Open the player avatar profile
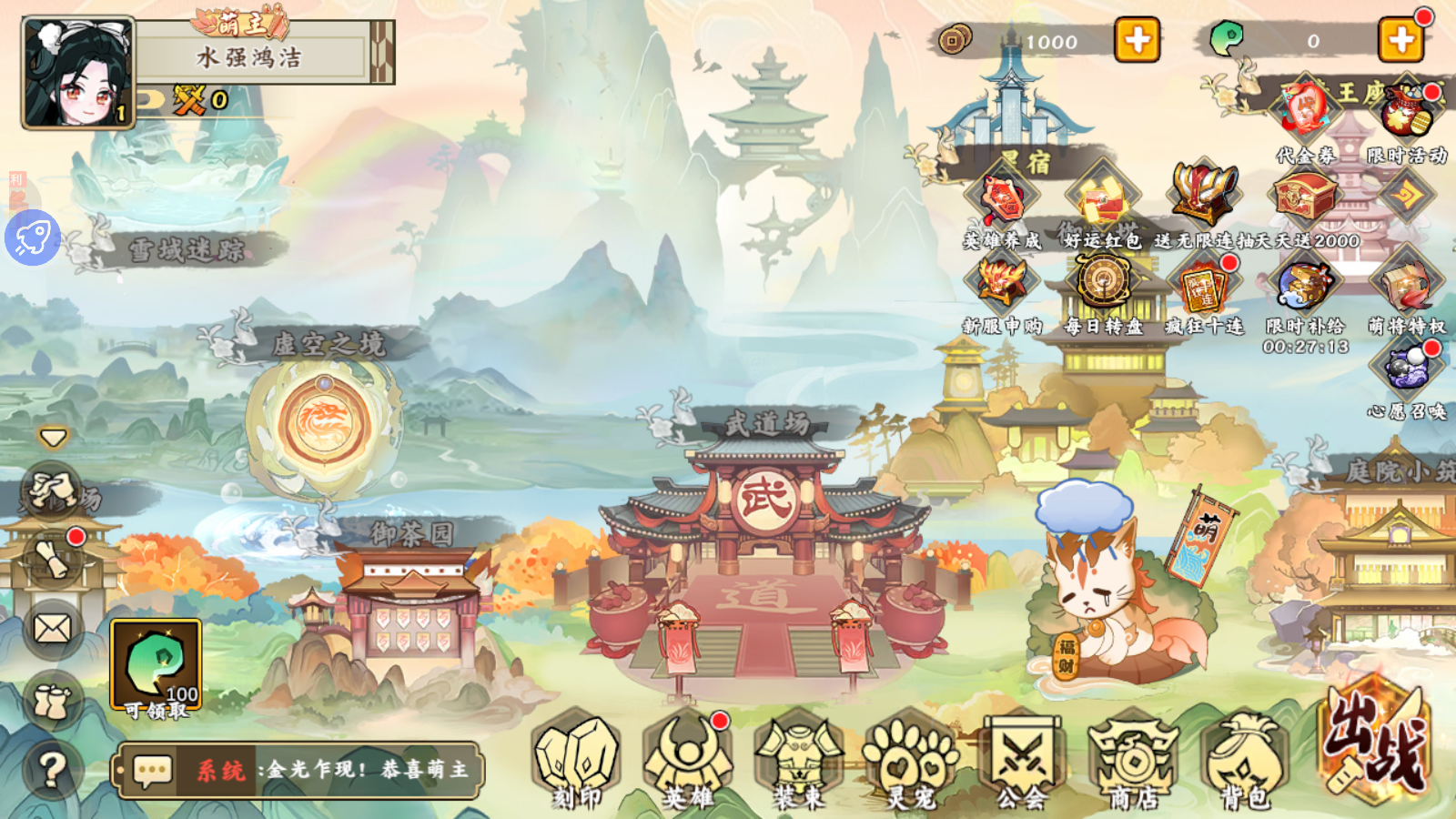 [x=78, y=72]
